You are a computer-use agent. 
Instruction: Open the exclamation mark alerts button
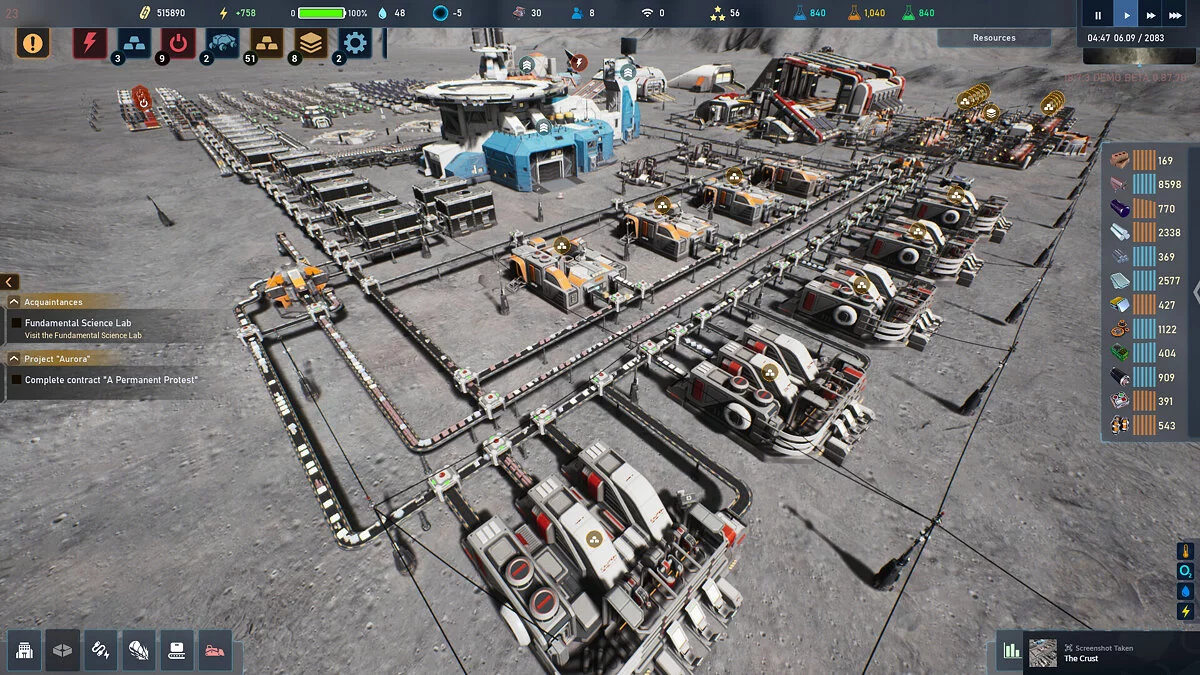(x=33, y=43)
